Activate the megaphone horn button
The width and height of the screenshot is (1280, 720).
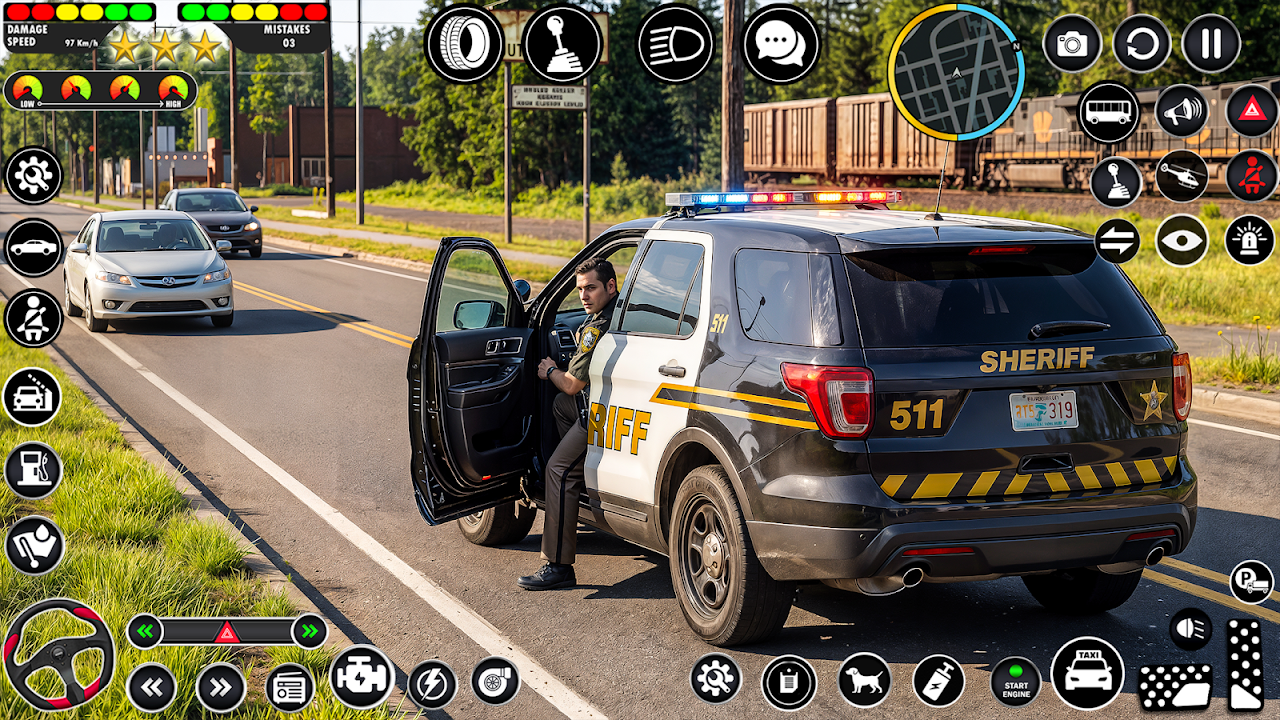coord(1182,111)
